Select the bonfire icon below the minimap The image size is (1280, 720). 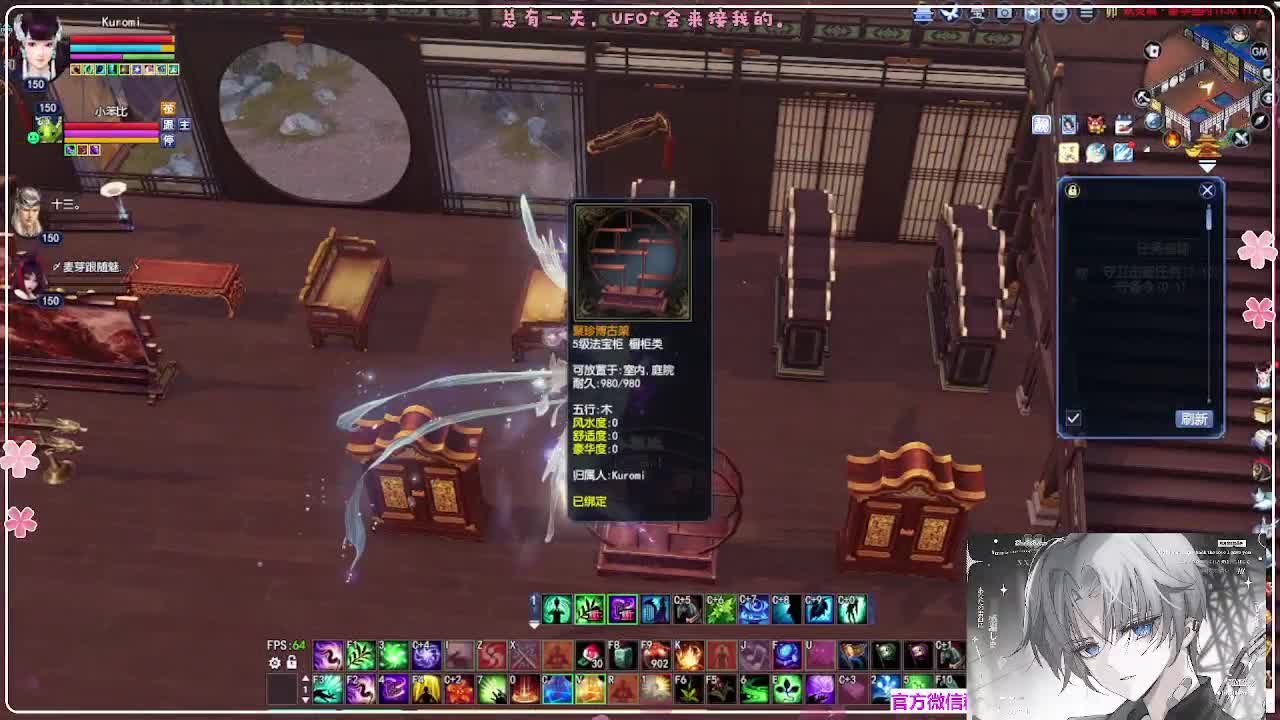tap(1172, 139)
